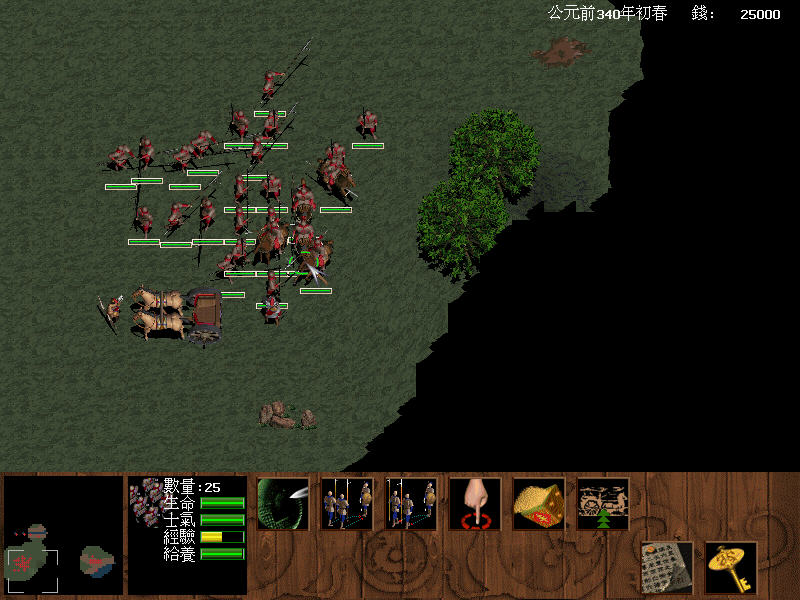The height and width of the screenshot is (600, 800).
Task: Open the grid map icon
Action: tap(667, 567)
